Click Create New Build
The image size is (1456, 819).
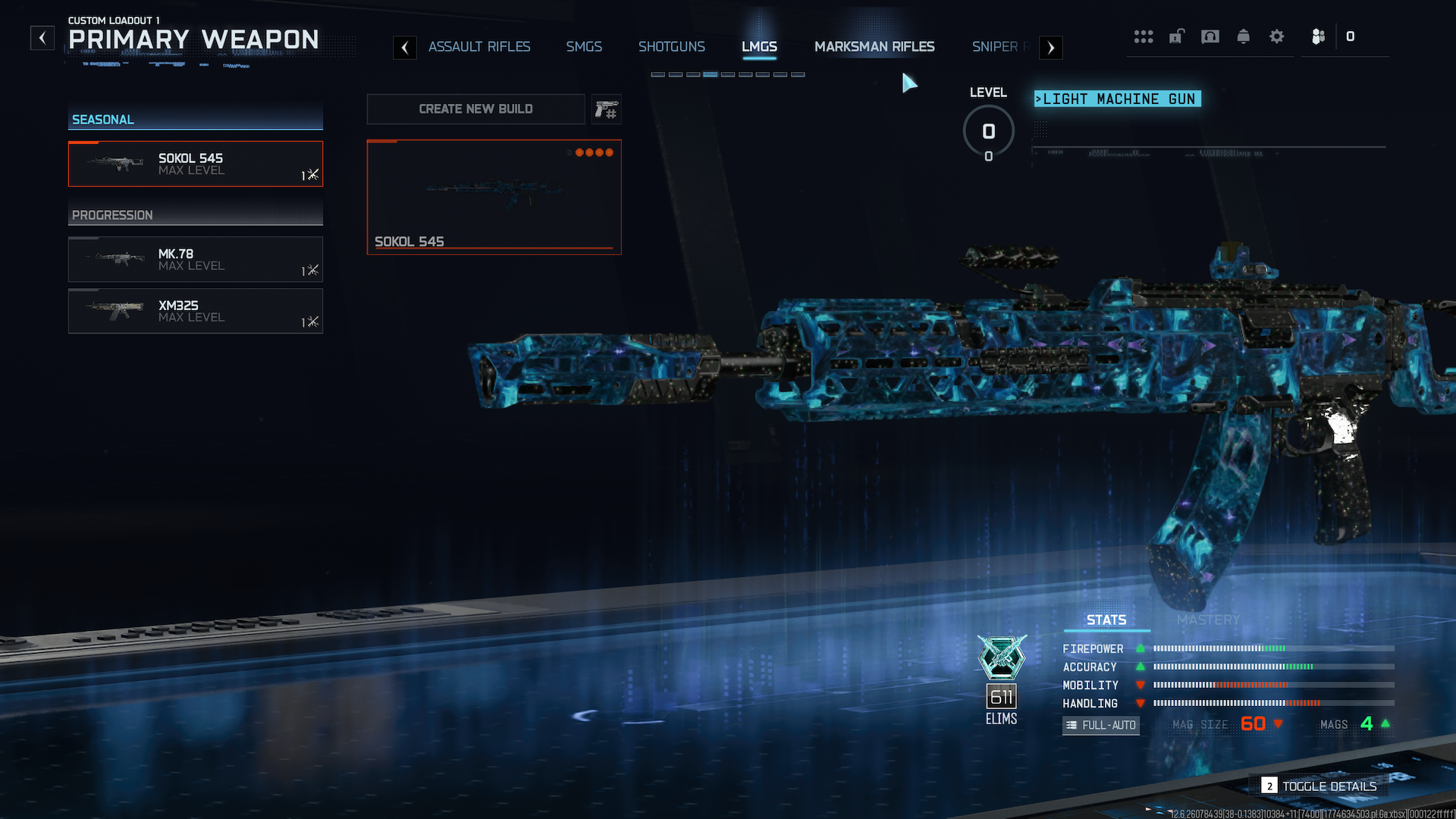475,109
